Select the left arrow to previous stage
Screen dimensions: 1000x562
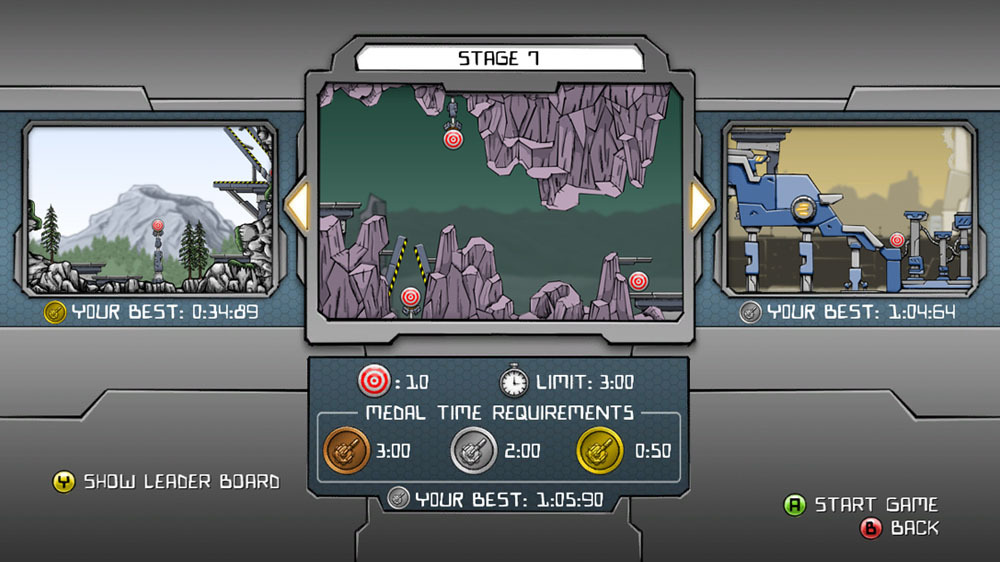[x=297, y=206]
